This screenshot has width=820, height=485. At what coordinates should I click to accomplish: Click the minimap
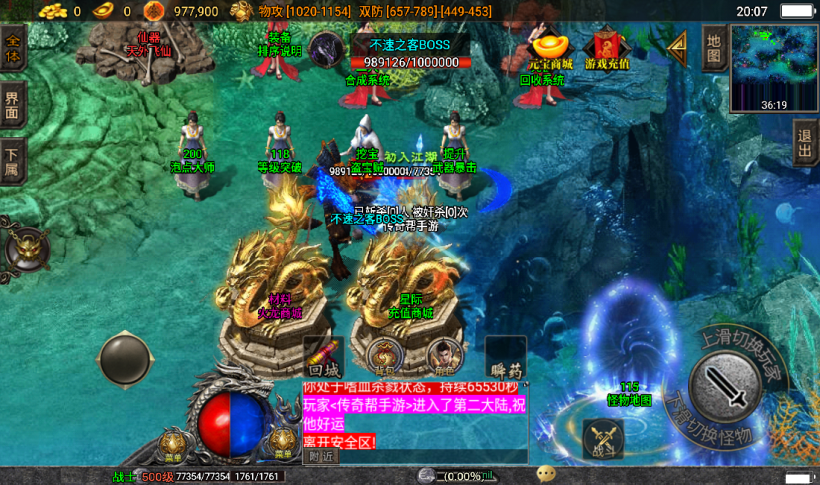[x=773, y=66]
